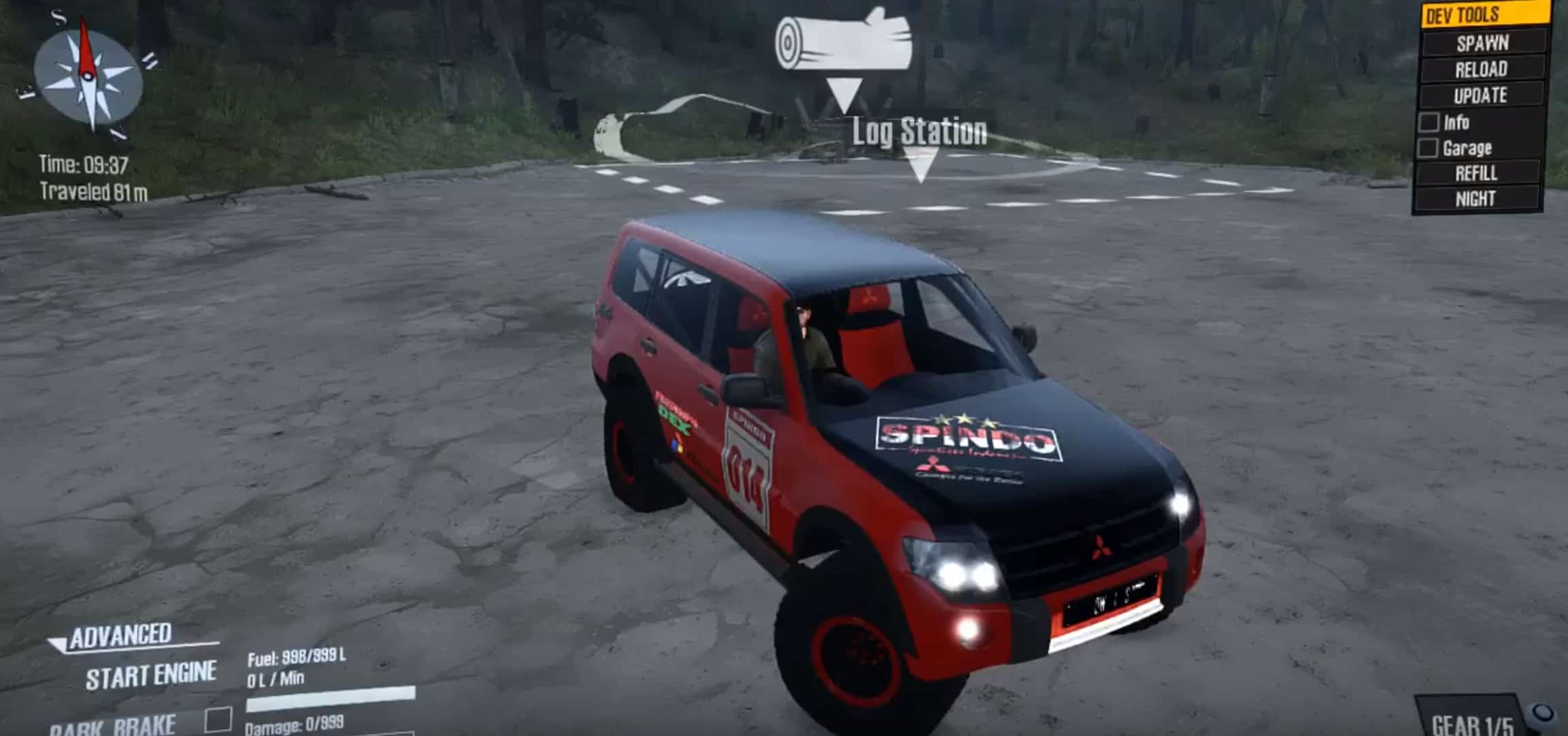Toggle the Info checkbox
This screenshot has width=1568, height=736.
point(1429,123)
